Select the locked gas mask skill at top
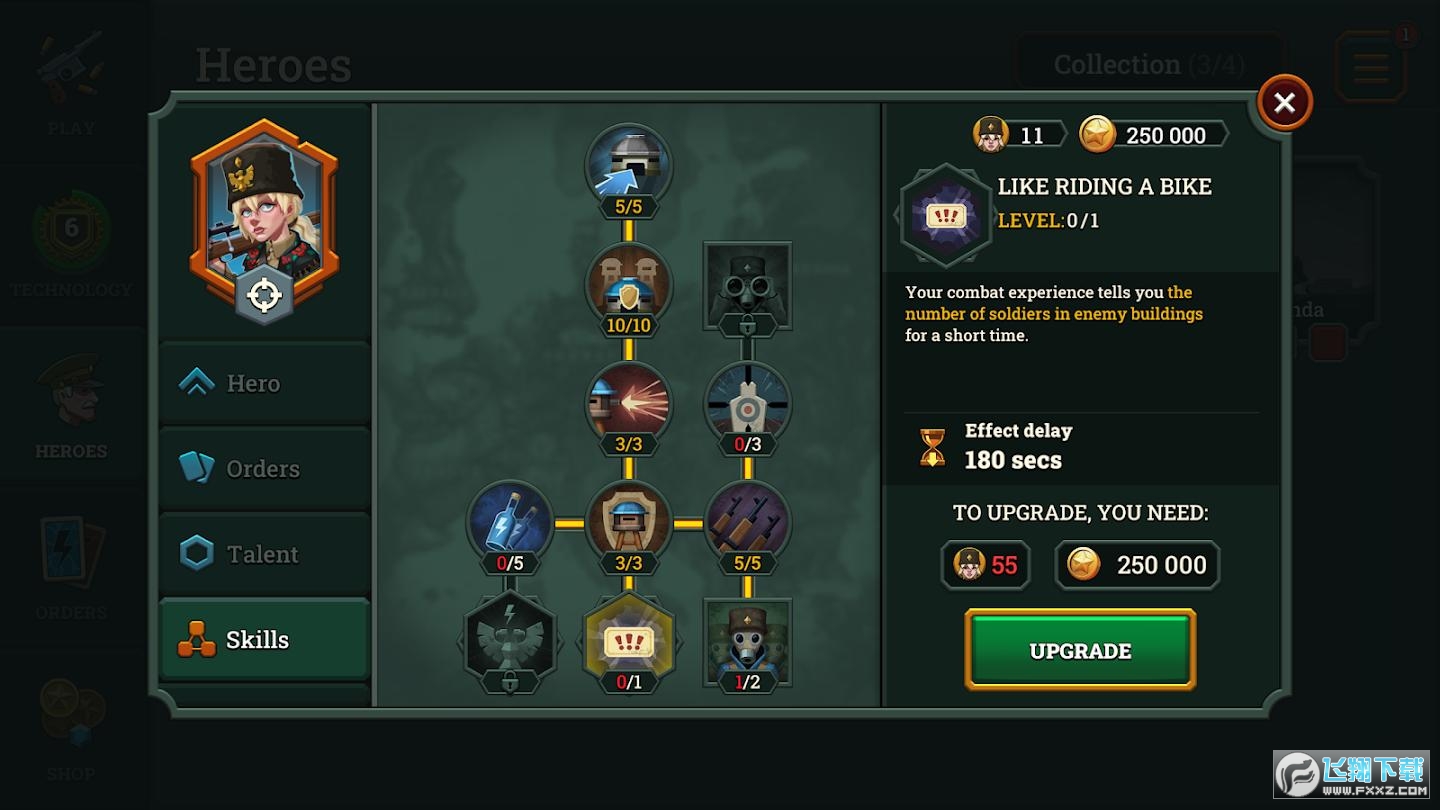 (747, 285)
